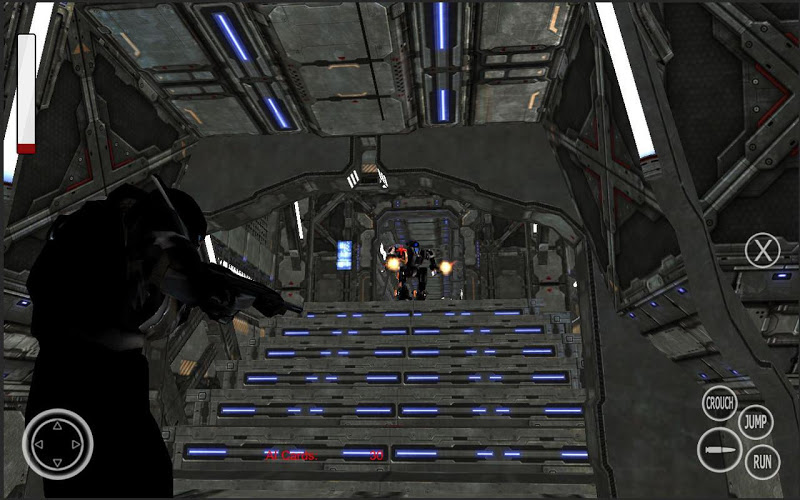Viewport: 800px width, 500px height.
Task: Touch the virtual movement joystick
Action: point(58,443)
